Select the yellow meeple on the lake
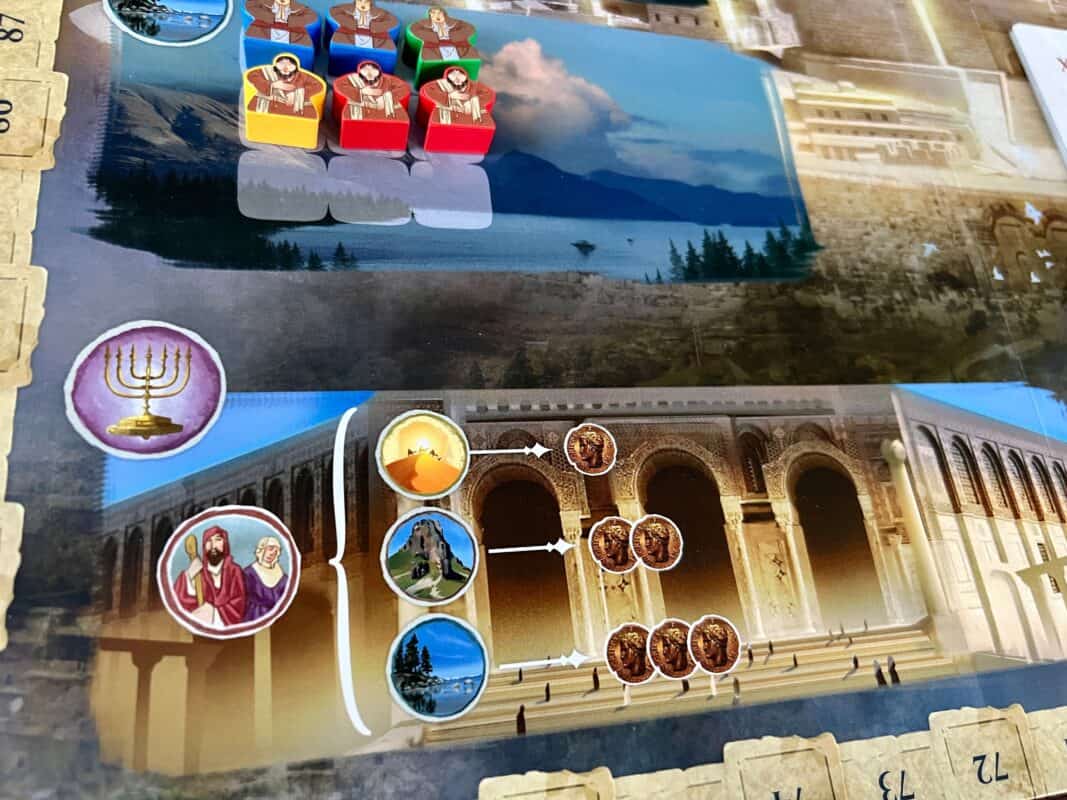1067x800 pixels. pos(284,105)
